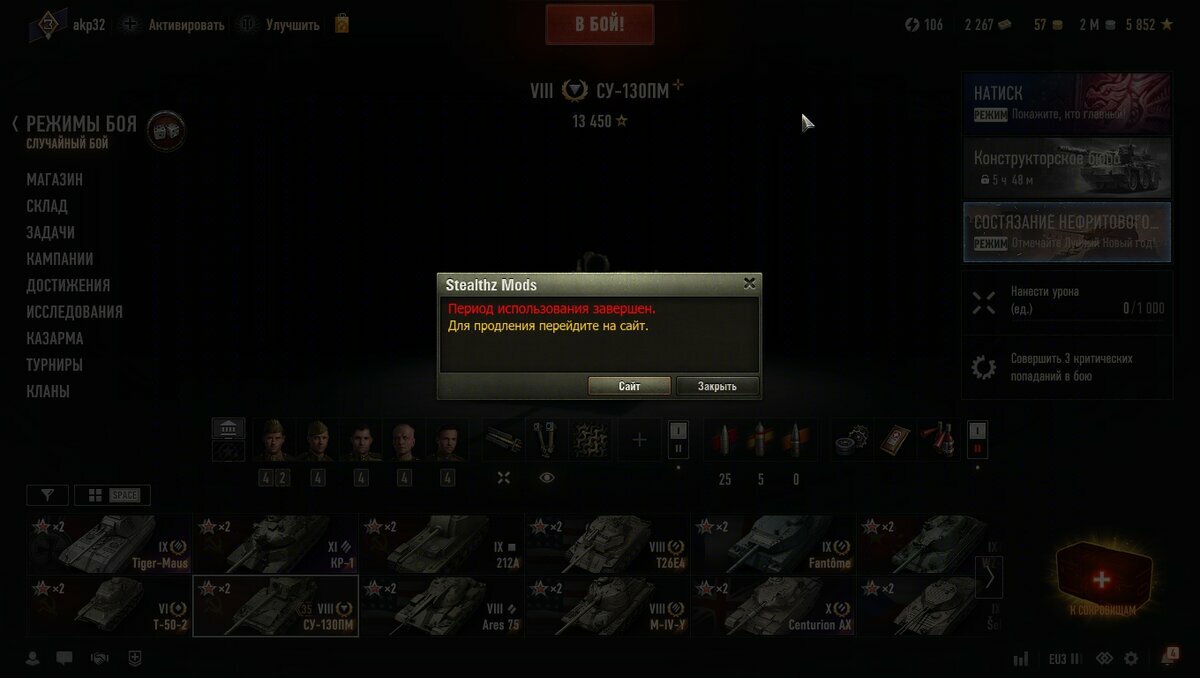Start battle with the В БОЙ! button
Image resolution: width=1200 pixels, height=678 pixels.
600,25
